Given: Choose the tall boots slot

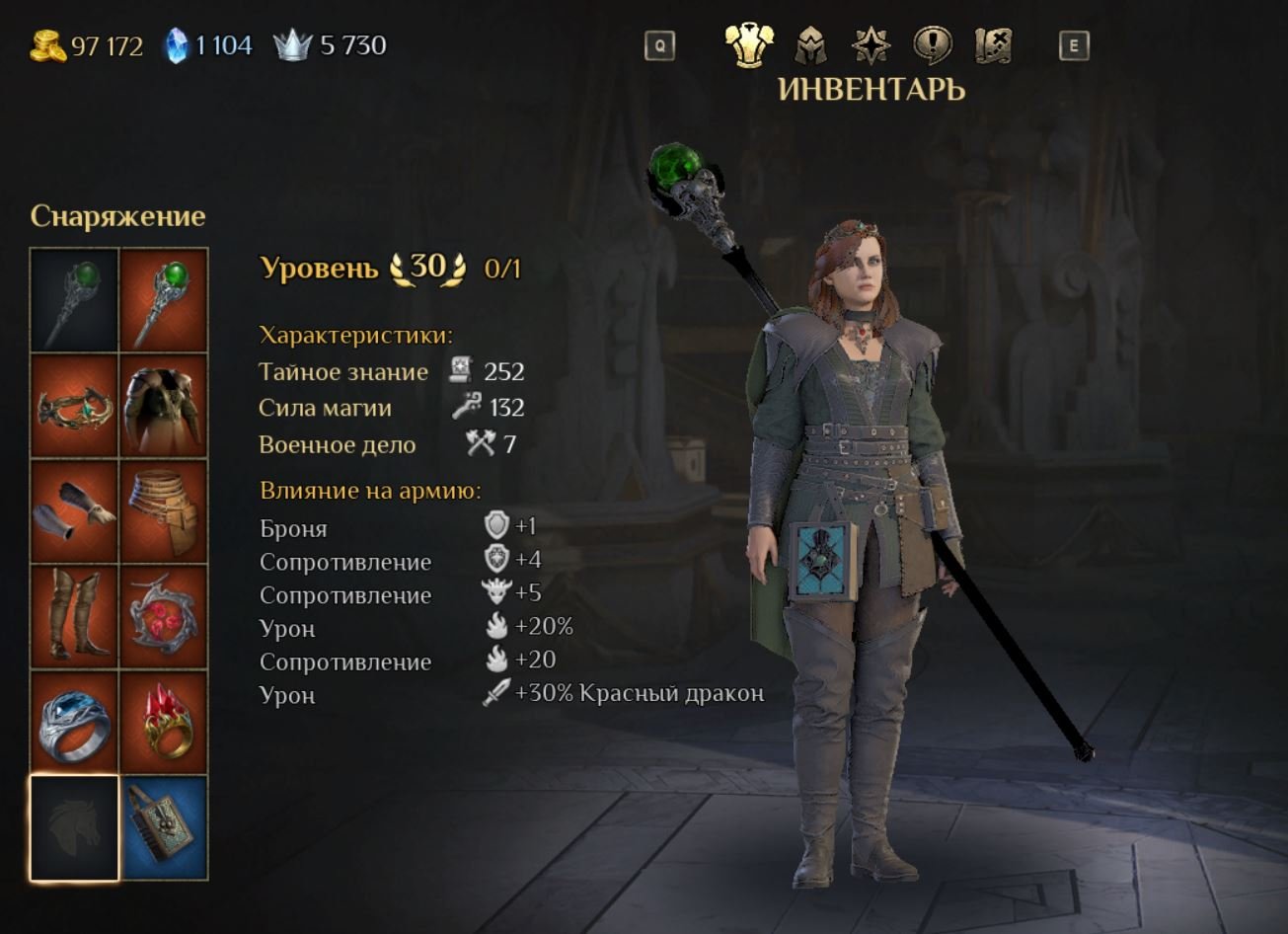Looking at the screenshot, I should [75, 617].
